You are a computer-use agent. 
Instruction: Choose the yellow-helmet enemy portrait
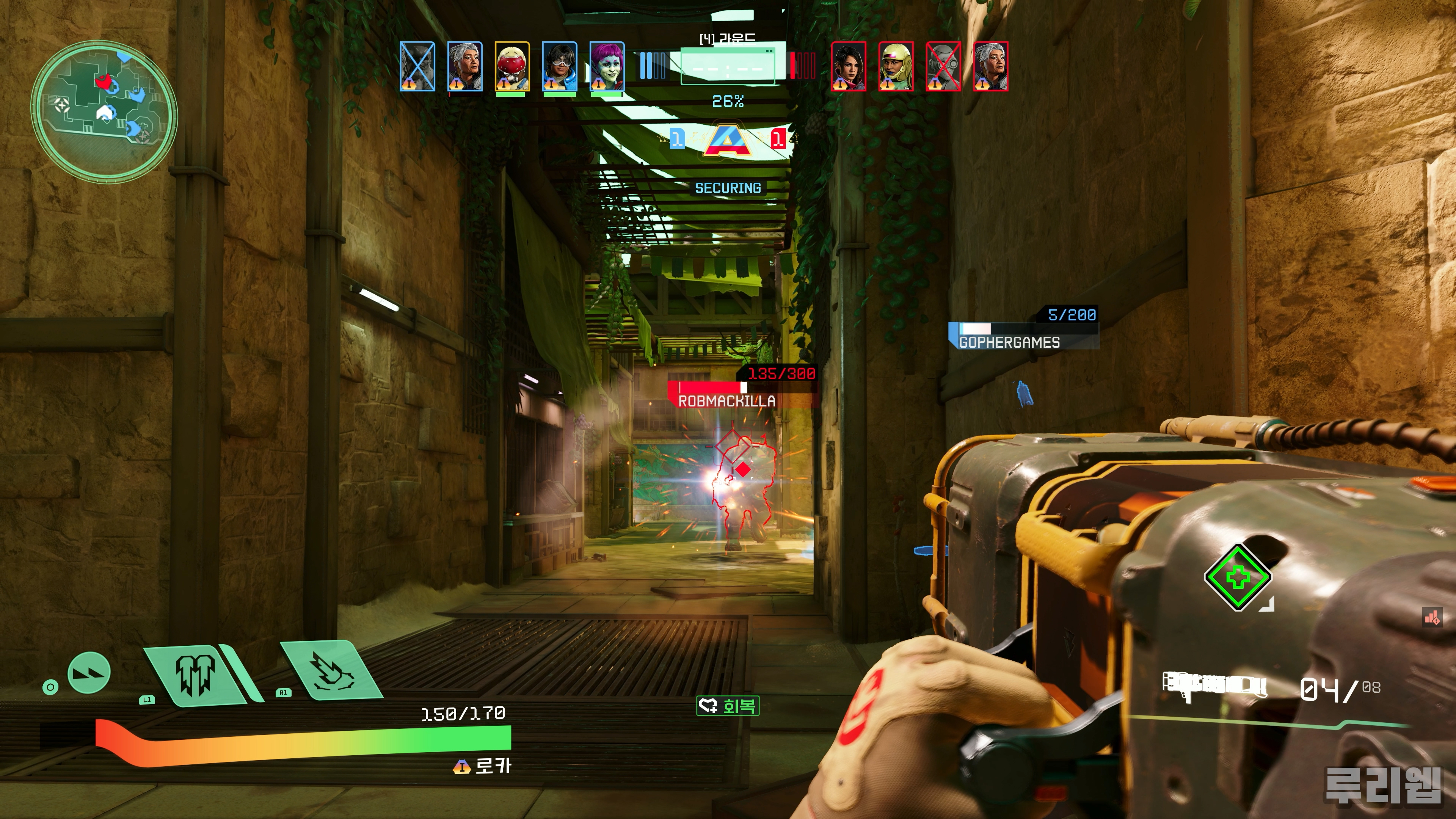tap(896, 66)
